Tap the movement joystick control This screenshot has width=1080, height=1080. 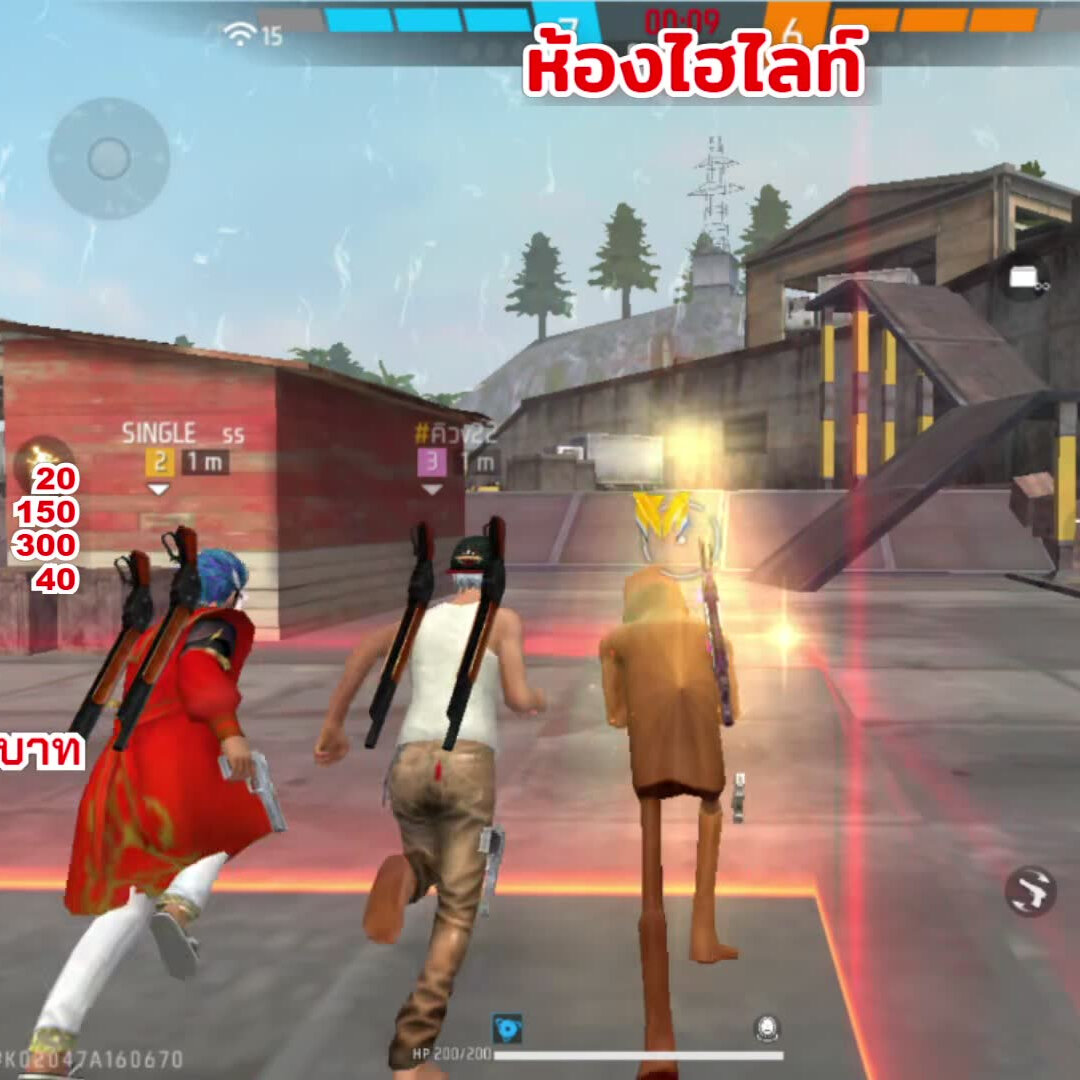(x=108, y=158)
